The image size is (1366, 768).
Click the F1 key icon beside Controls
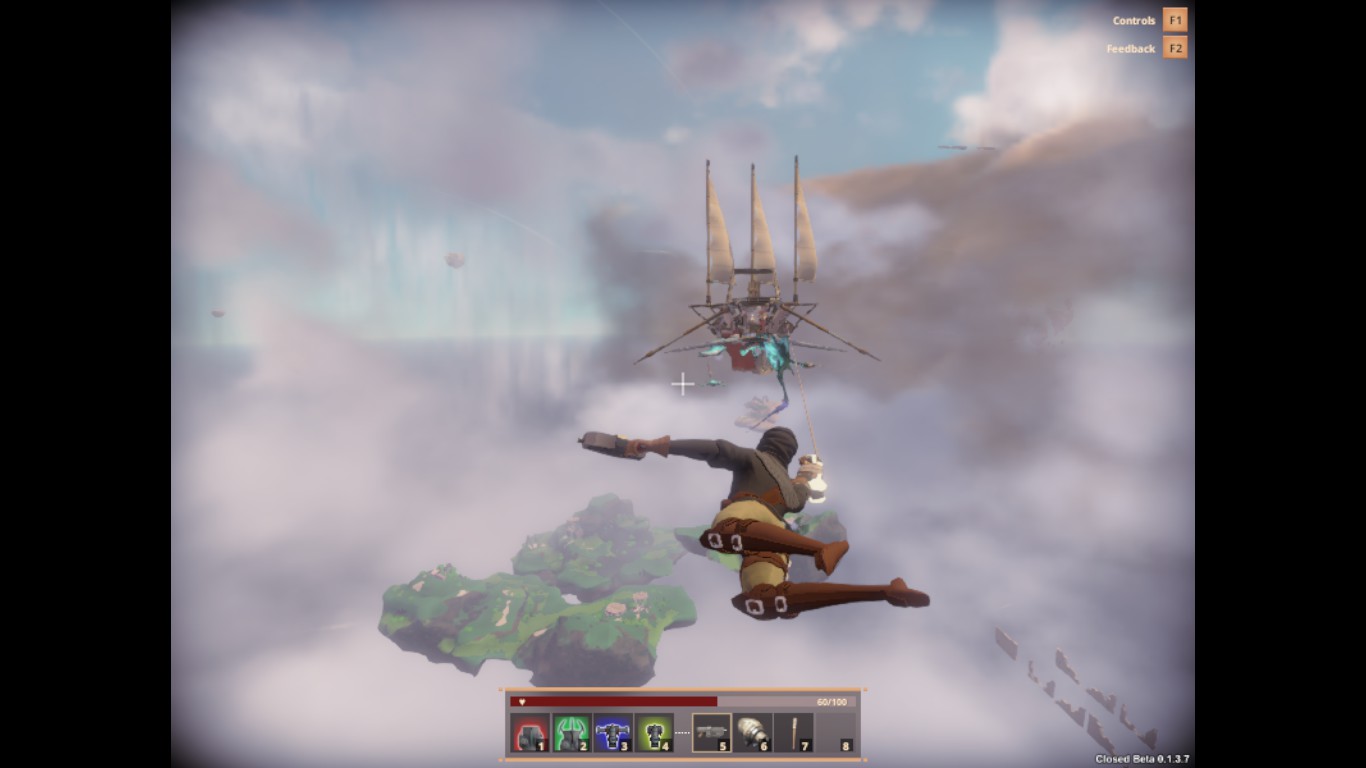(x=1173, y=18)
